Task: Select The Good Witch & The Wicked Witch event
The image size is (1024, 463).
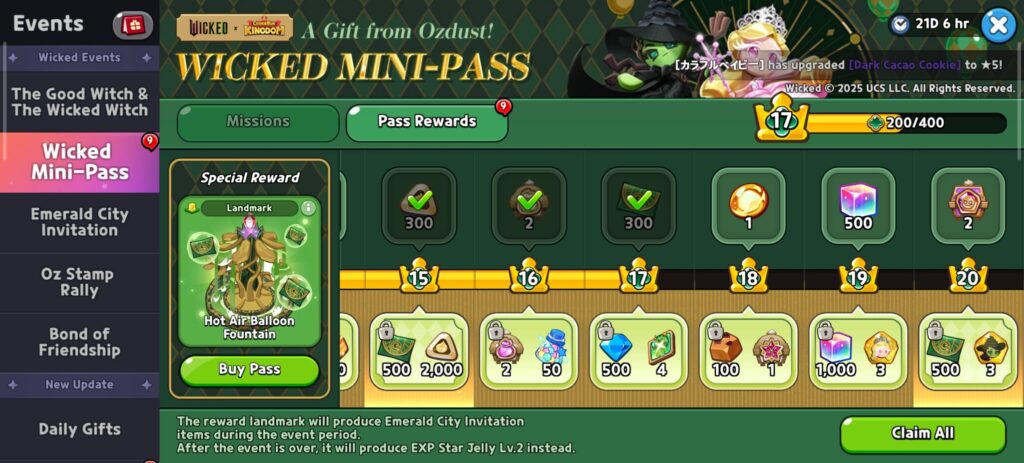Action: click(x=79, y=102)
